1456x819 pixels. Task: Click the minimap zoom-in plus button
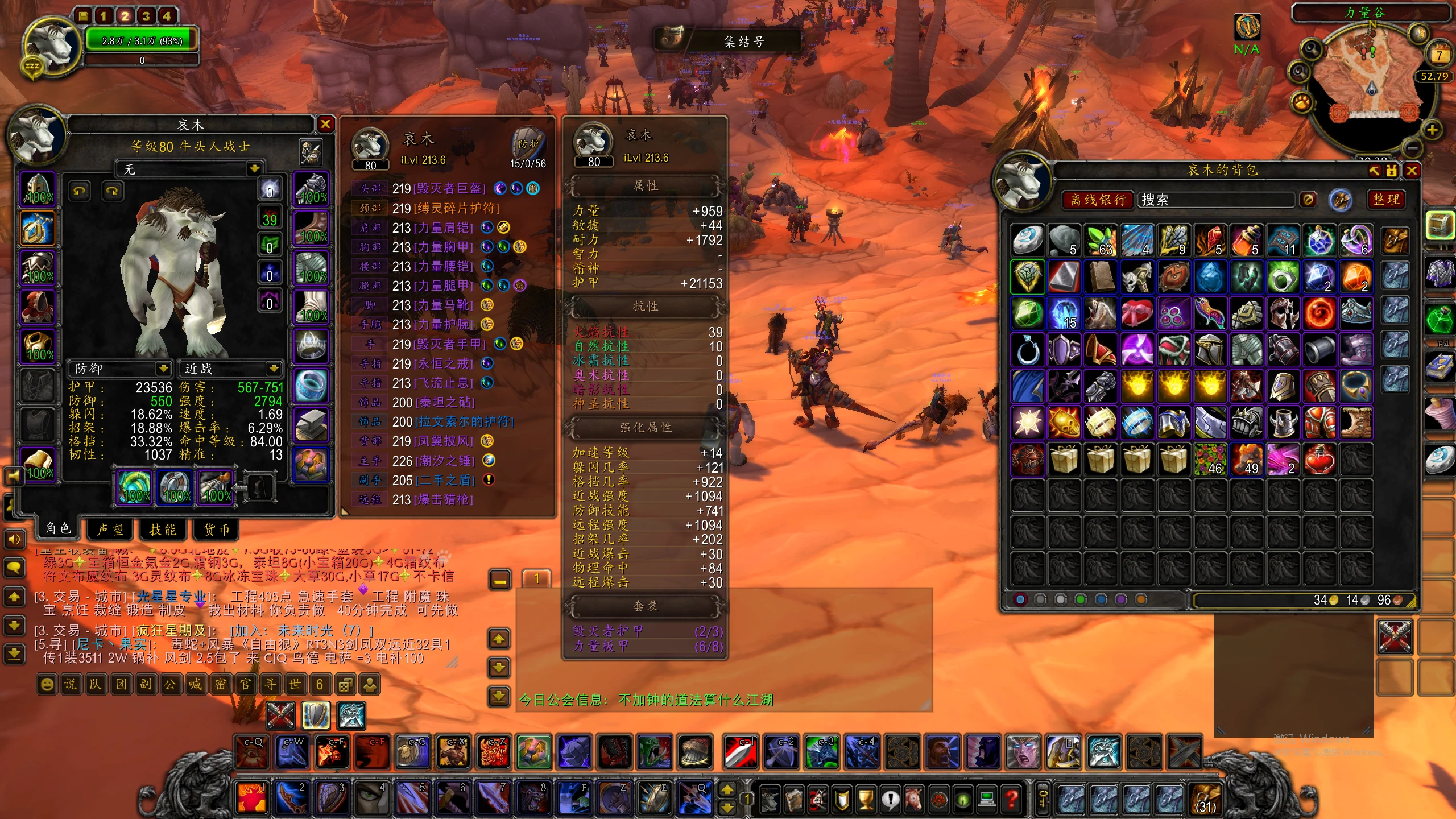[x=1432, y=130]
